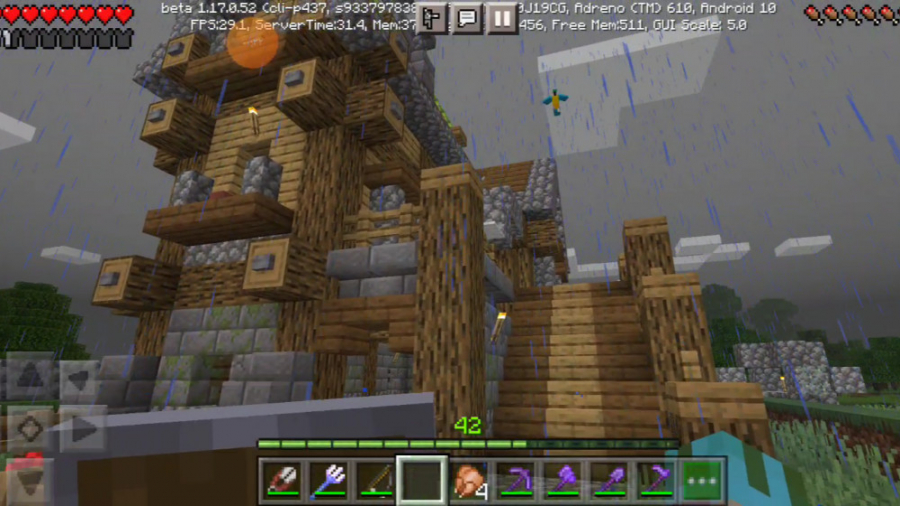Pause the game with the pause button
The height and width of the screenshot is (506, 900).
tap(502, 17)
